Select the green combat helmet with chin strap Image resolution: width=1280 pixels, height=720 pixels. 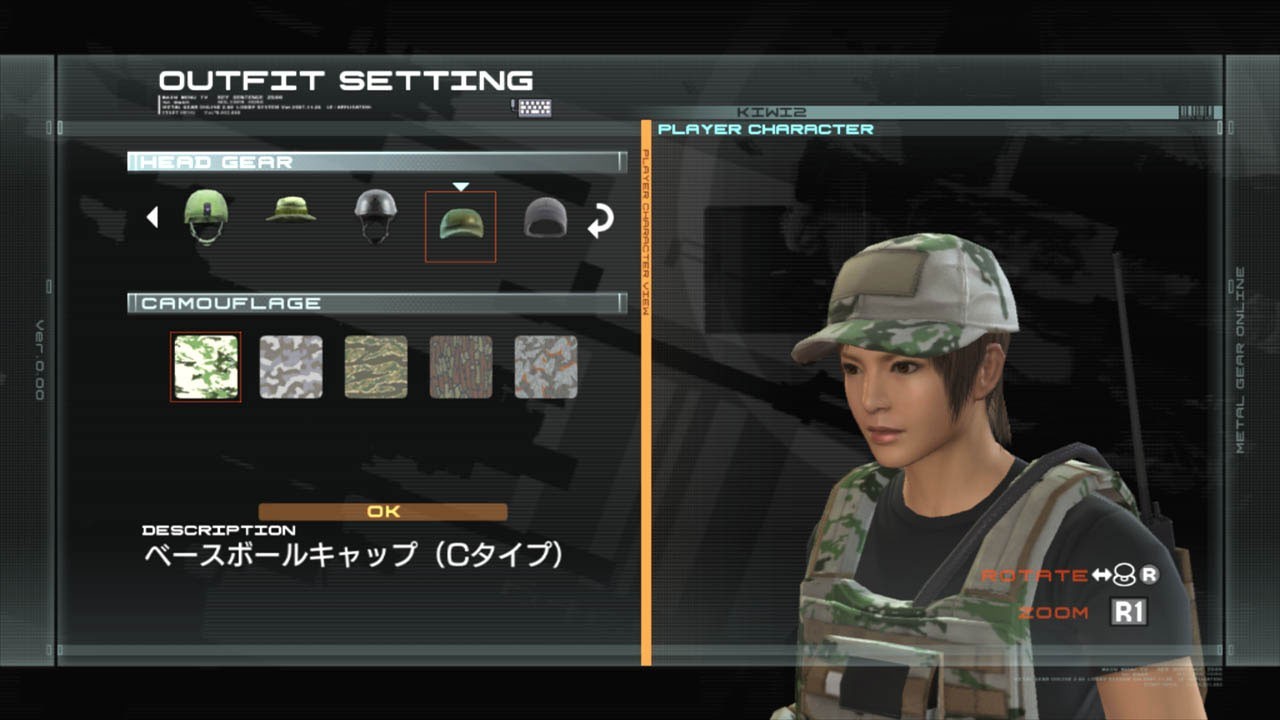tap(206, 215)
